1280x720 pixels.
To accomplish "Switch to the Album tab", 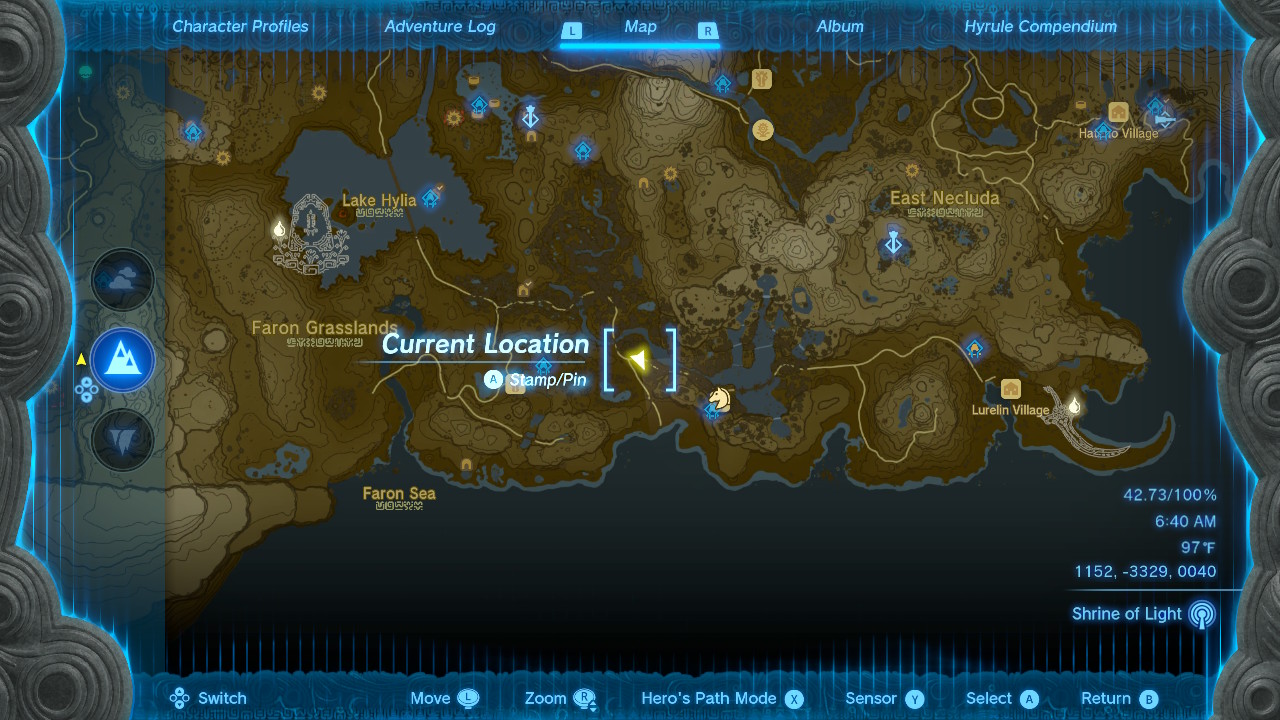I will [840, 26].
